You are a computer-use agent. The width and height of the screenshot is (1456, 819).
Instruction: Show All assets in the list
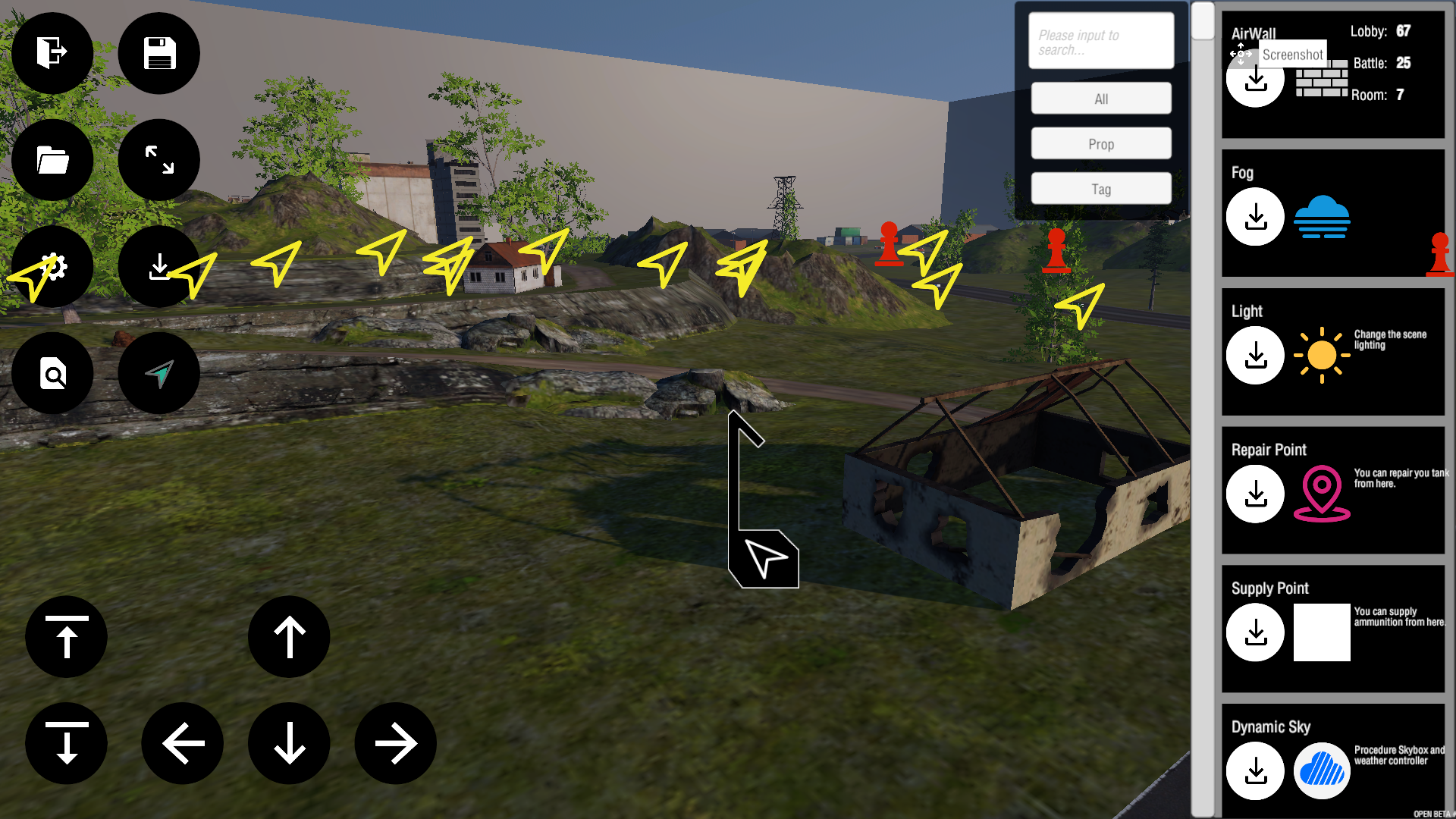(x=1100, y=98)
